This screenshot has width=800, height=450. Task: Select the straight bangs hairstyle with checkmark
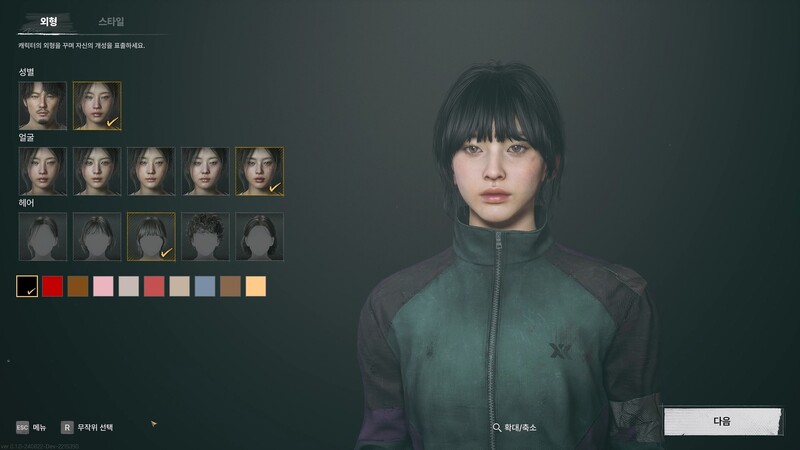point(151,236)
